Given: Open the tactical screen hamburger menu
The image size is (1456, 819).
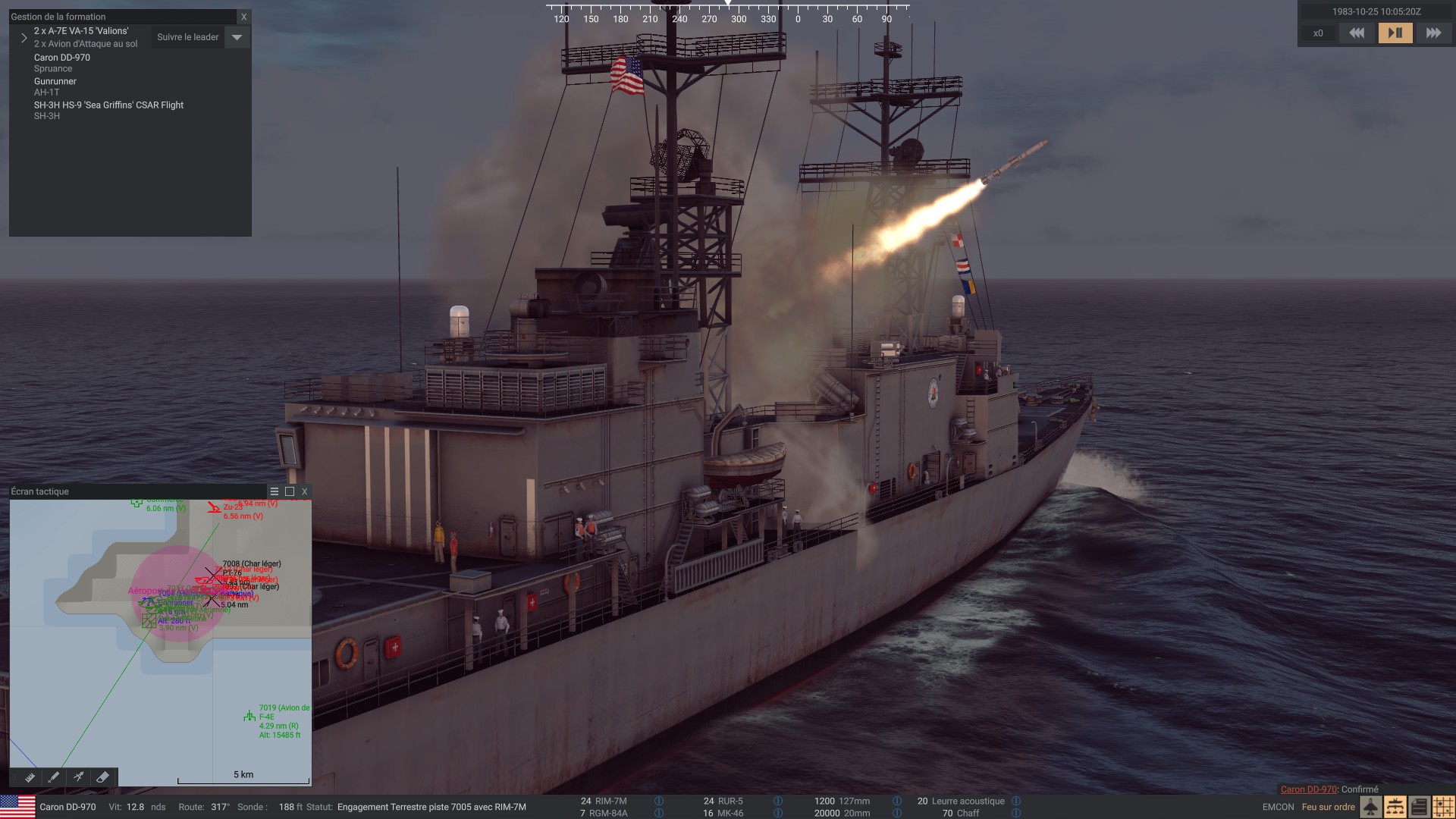Looking at the screenshot, I should (x=275, y=491).
